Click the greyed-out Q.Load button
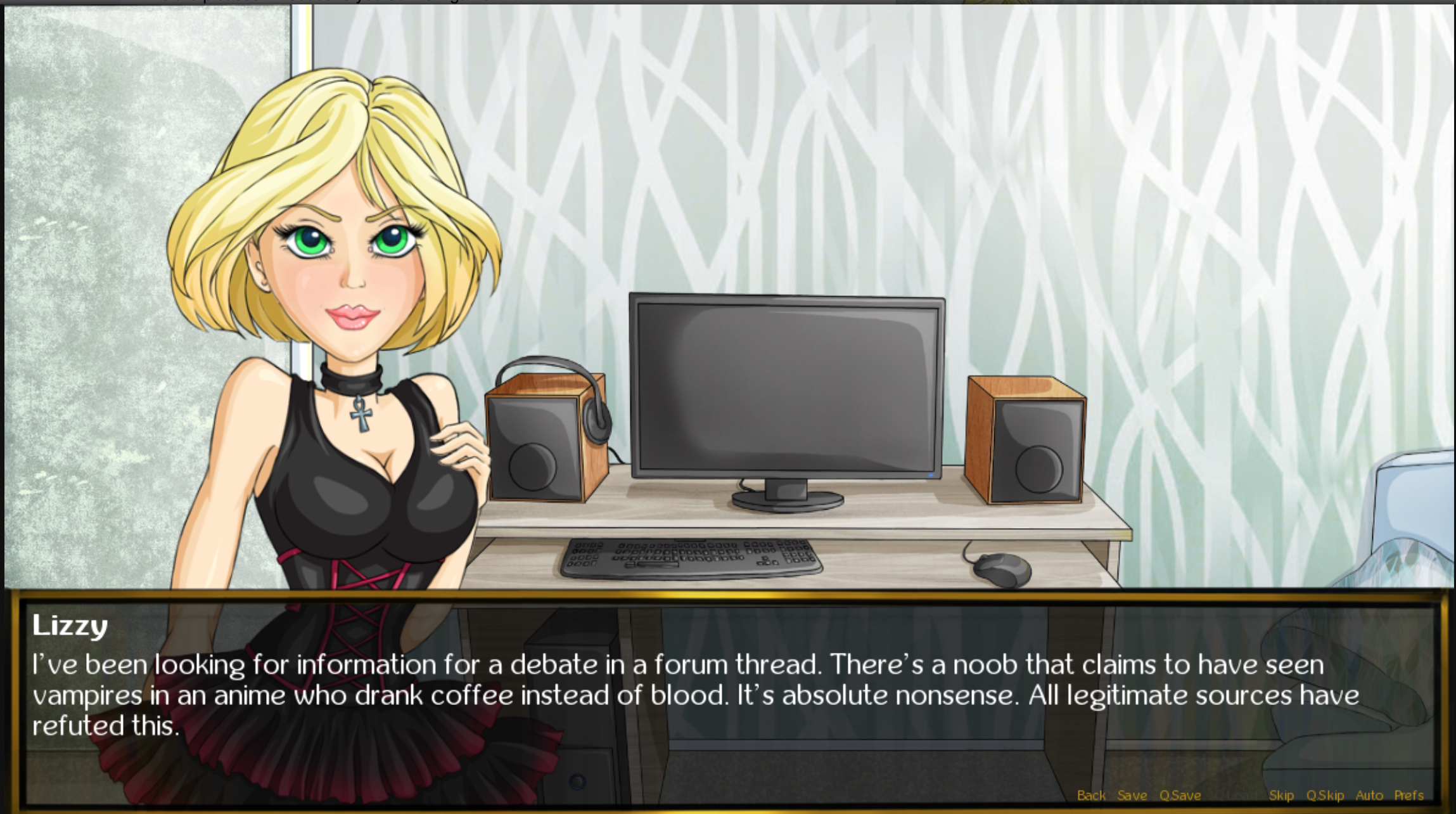Viewport: 1456px width, 814px height. (1234, 795)
